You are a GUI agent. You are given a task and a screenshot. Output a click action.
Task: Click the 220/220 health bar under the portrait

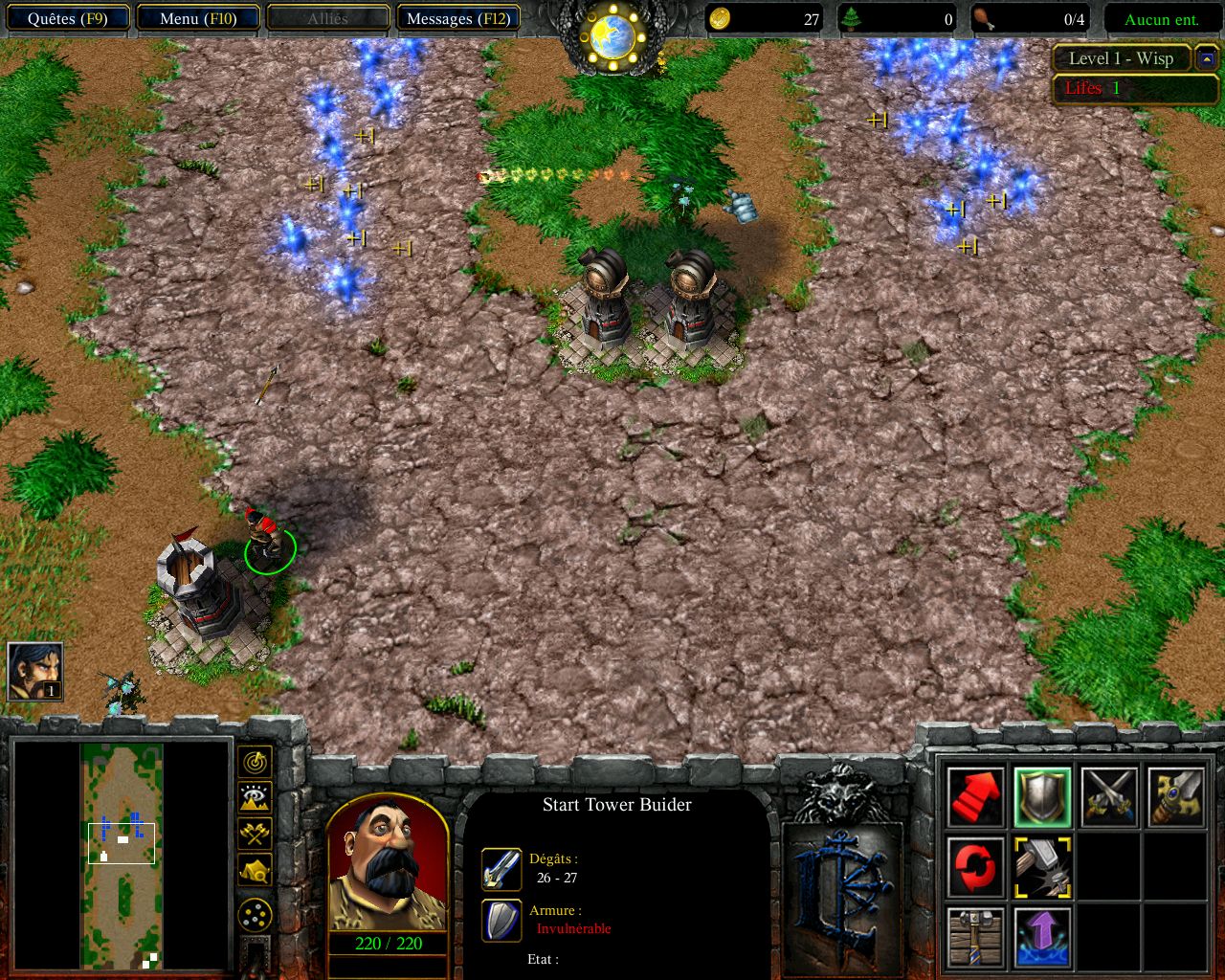tap(387, 942)
